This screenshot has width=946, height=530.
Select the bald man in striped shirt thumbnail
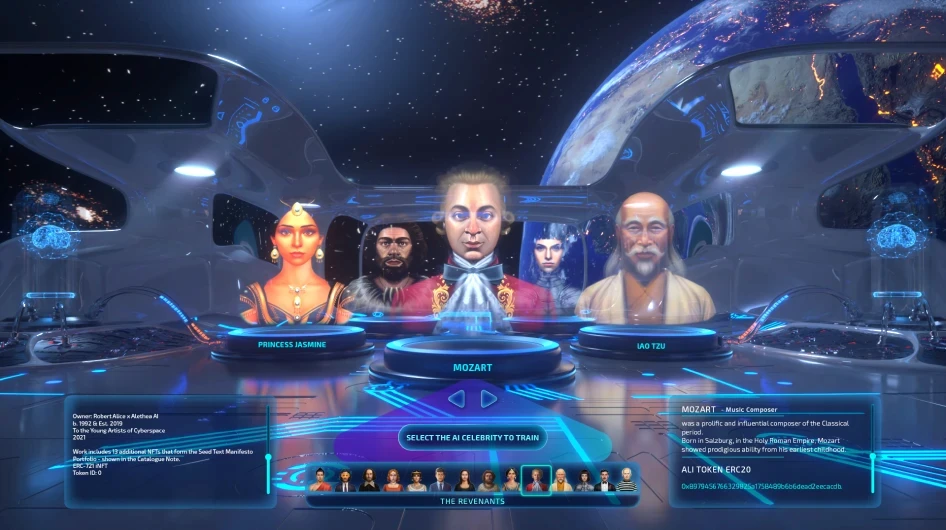click(x=626, y=480)
